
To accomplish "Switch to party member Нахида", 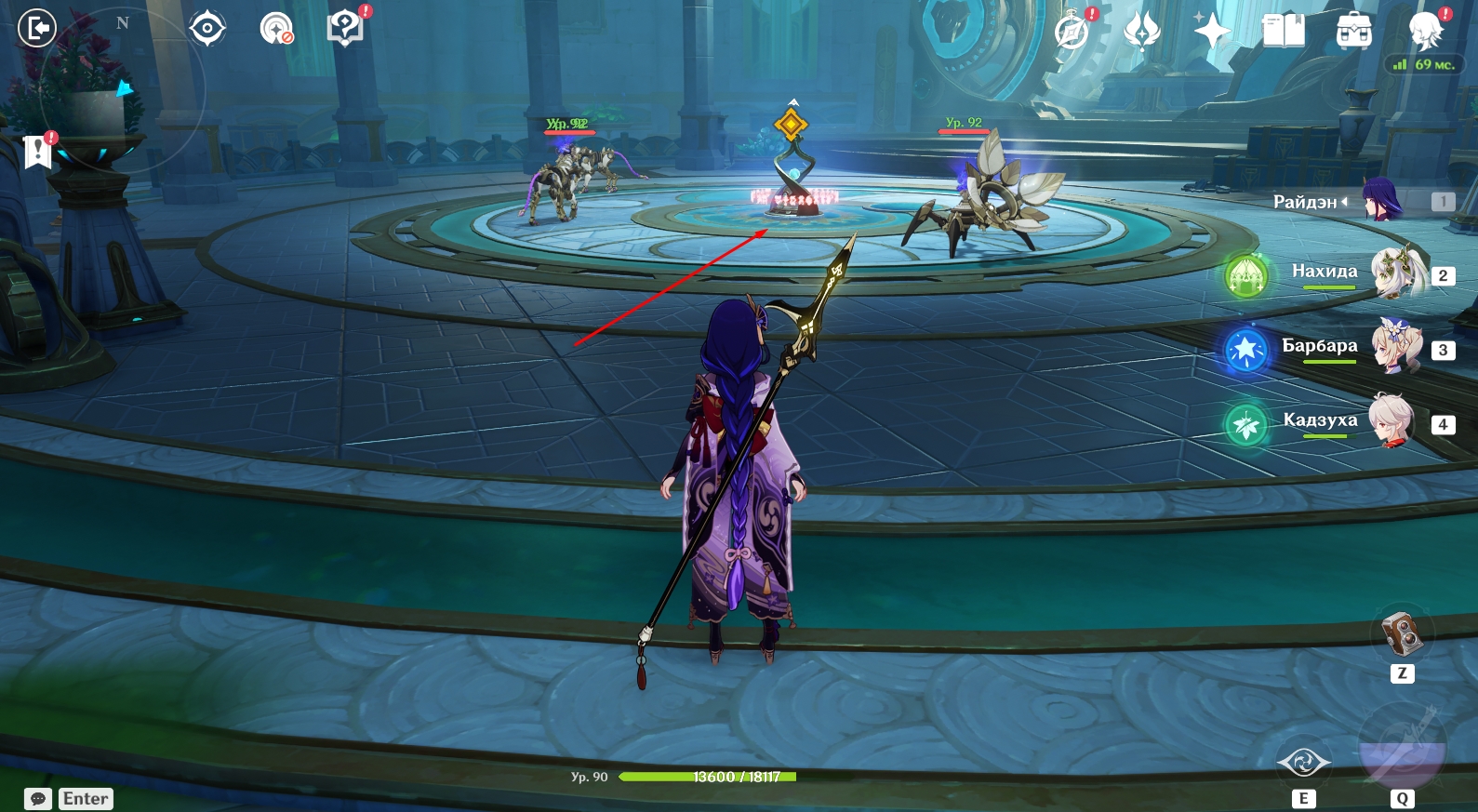I will 1399,273.
